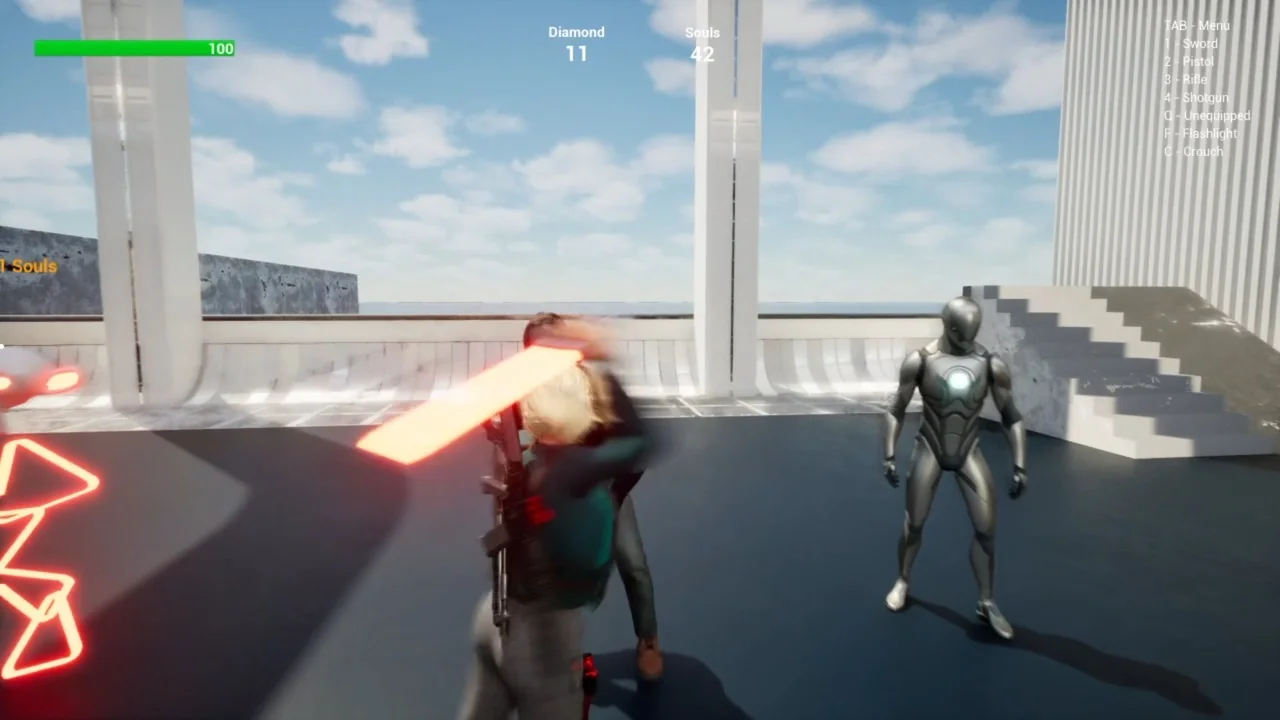Viewport: 1280px width, 720px height.
Task: Click the Souls counter showing 42
Action: point(702,55)
